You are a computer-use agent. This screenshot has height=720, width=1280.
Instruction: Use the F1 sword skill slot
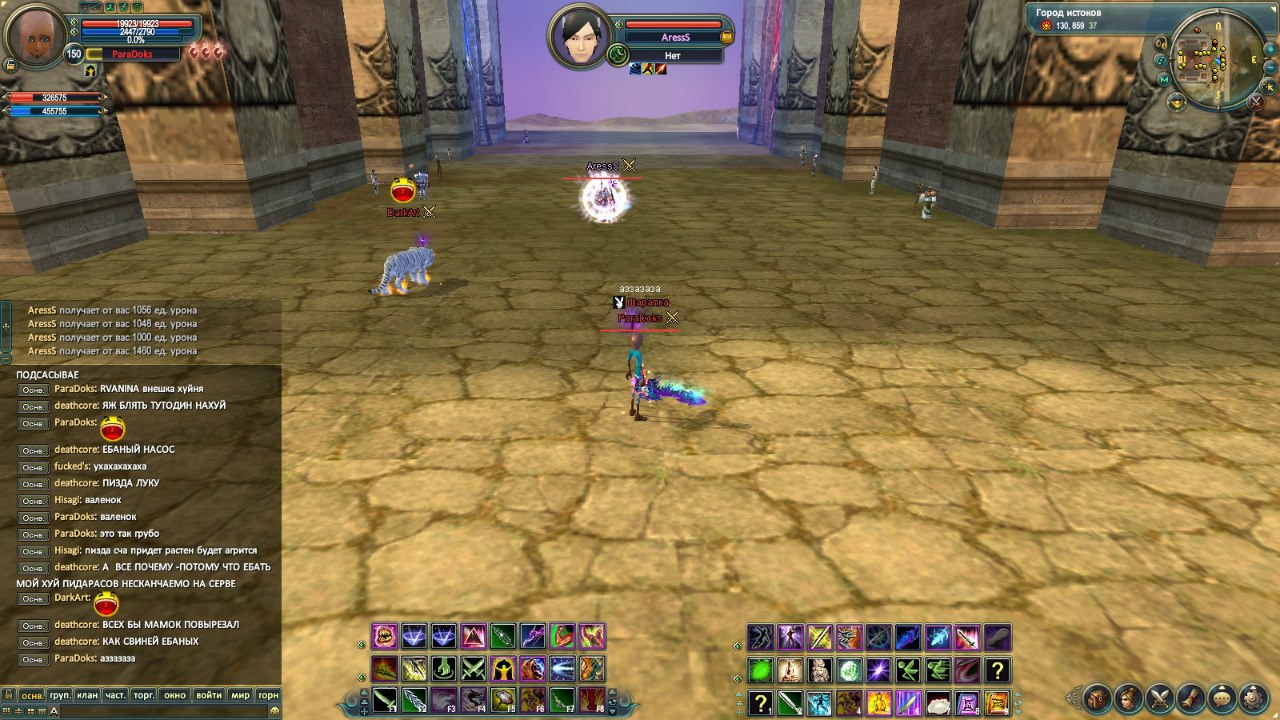click(385, 700)
